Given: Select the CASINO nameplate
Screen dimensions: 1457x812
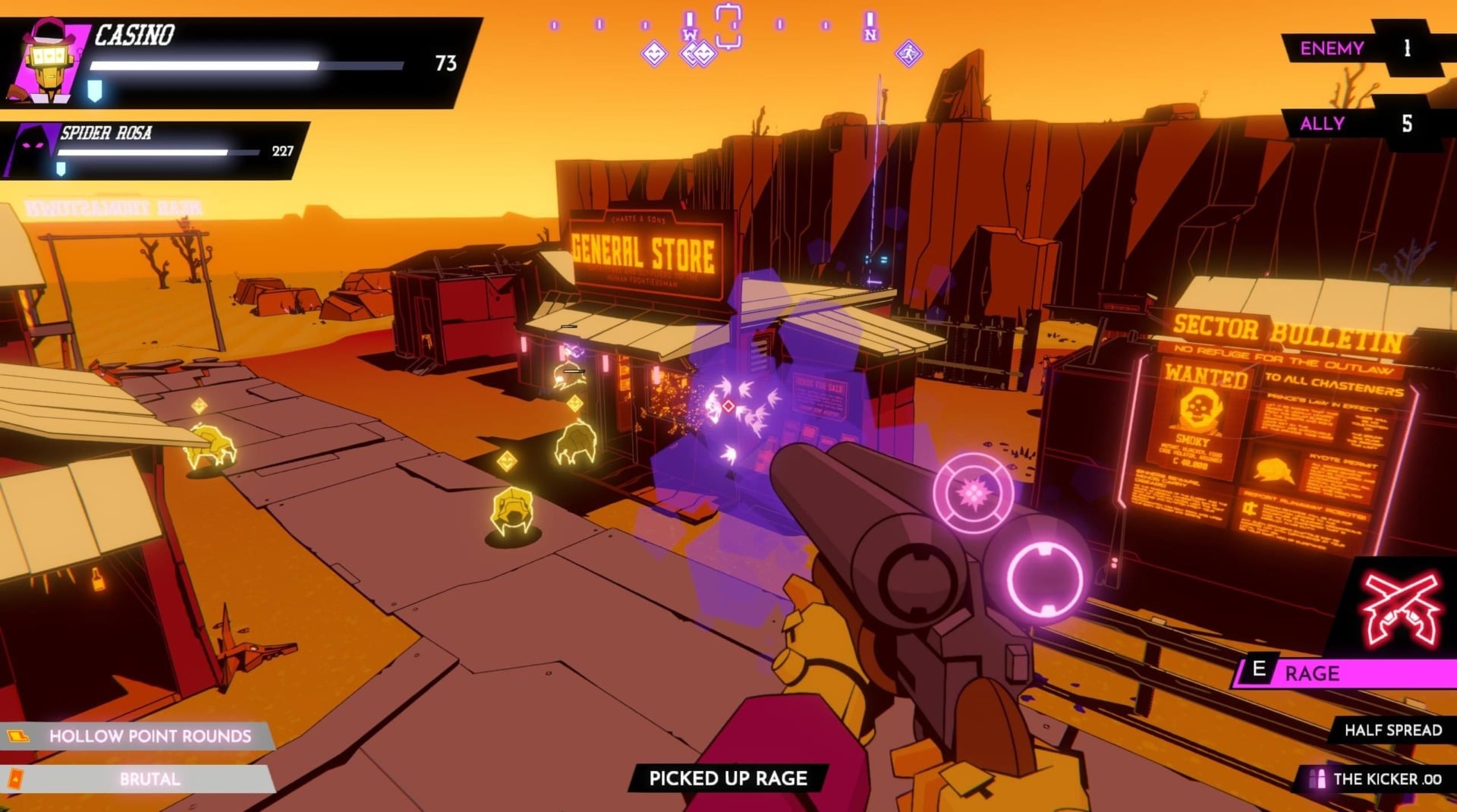Looking at the screenshot, I should pyautogui.click(x=135, y=34).
